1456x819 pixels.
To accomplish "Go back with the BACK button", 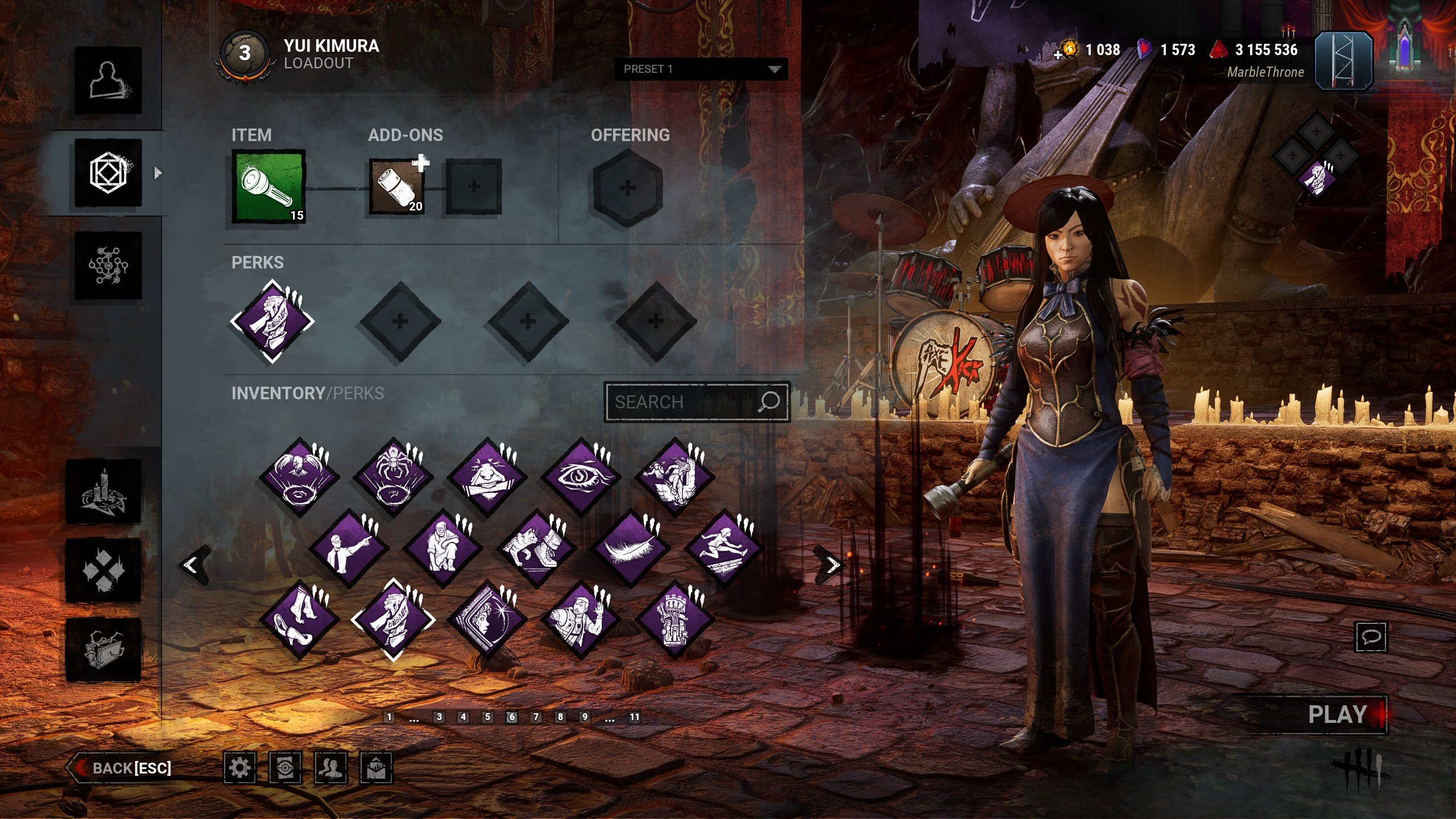I will 121,768.
